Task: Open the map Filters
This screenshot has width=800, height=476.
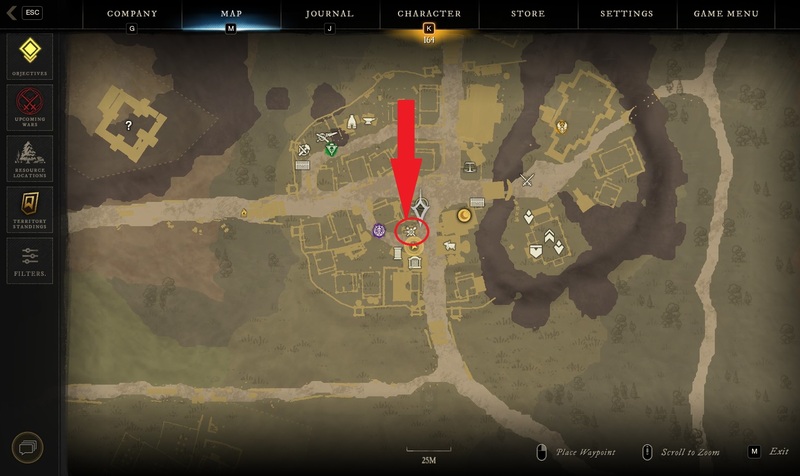Action: pos(30,260)
